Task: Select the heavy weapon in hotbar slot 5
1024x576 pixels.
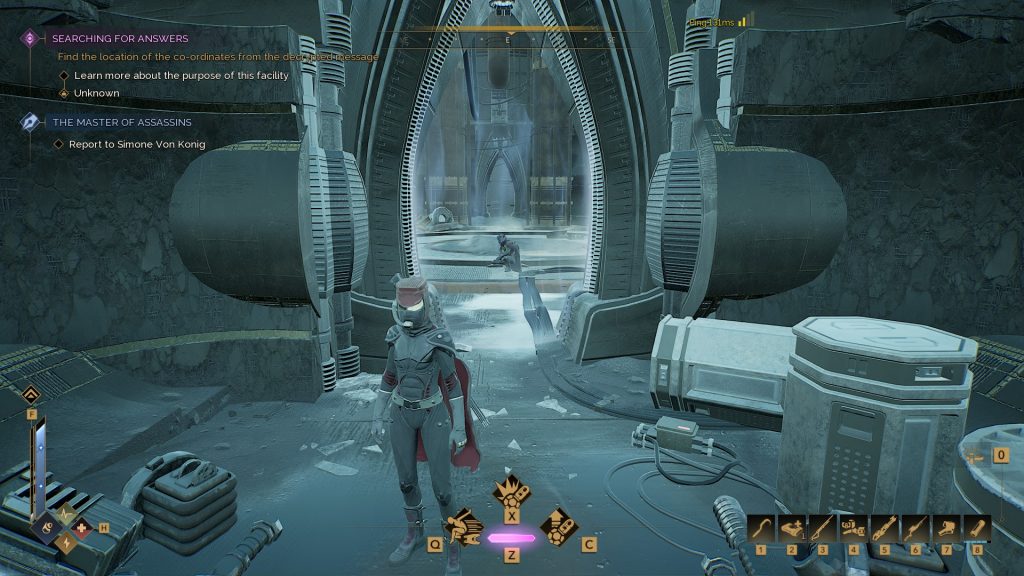Action: pyautogui.click(x=885, y=529)
